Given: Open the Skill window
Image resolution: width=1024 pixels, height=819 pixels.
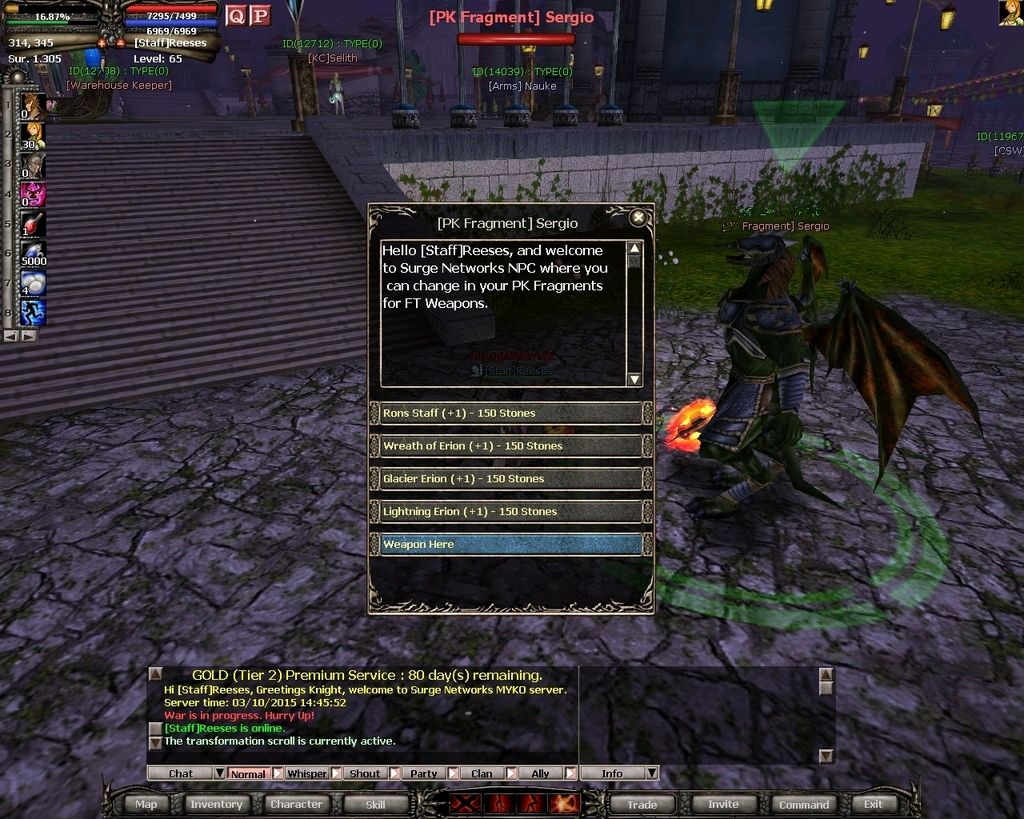Looking at the screenshot, I should [x=375, y=804].
